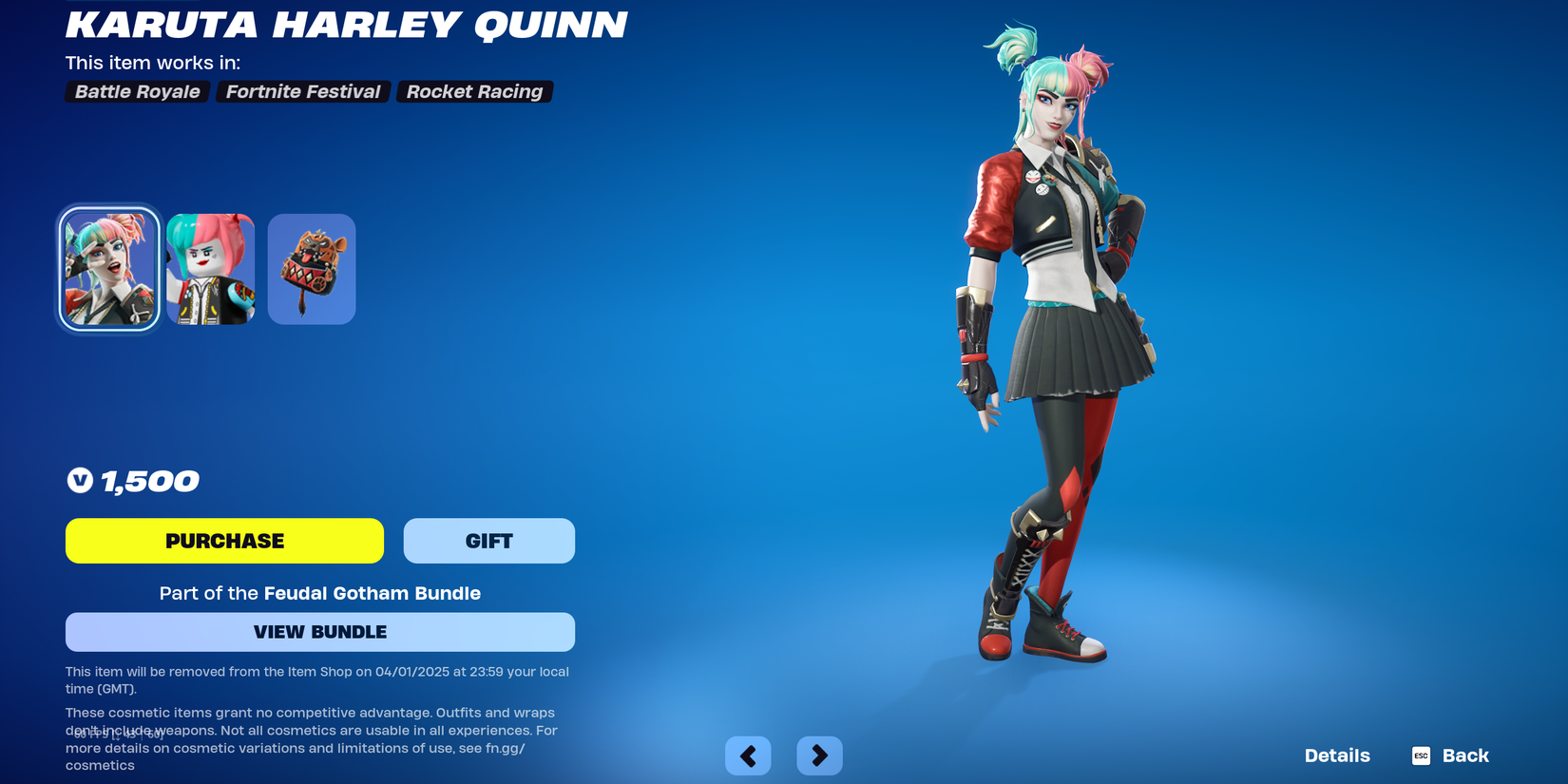Select the highlighted Karuta Harley Quinn outfit icon
The width and height of the screenshot is (1568, 784).
pyautogui.click(x=108, y=267)
